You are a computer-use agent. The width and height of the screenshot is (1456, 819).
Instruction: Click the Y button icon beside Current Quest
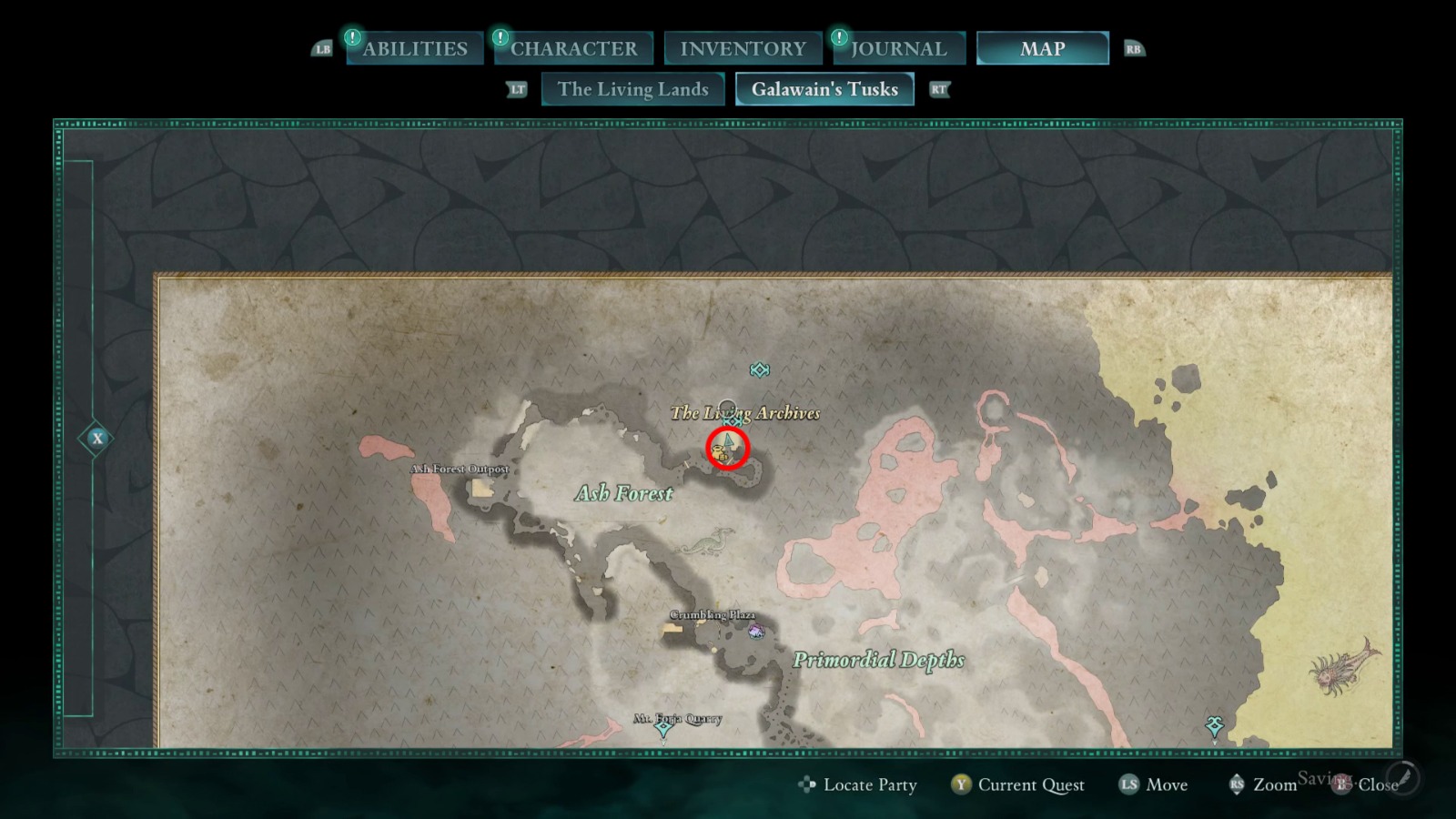[x=960, y=784]
